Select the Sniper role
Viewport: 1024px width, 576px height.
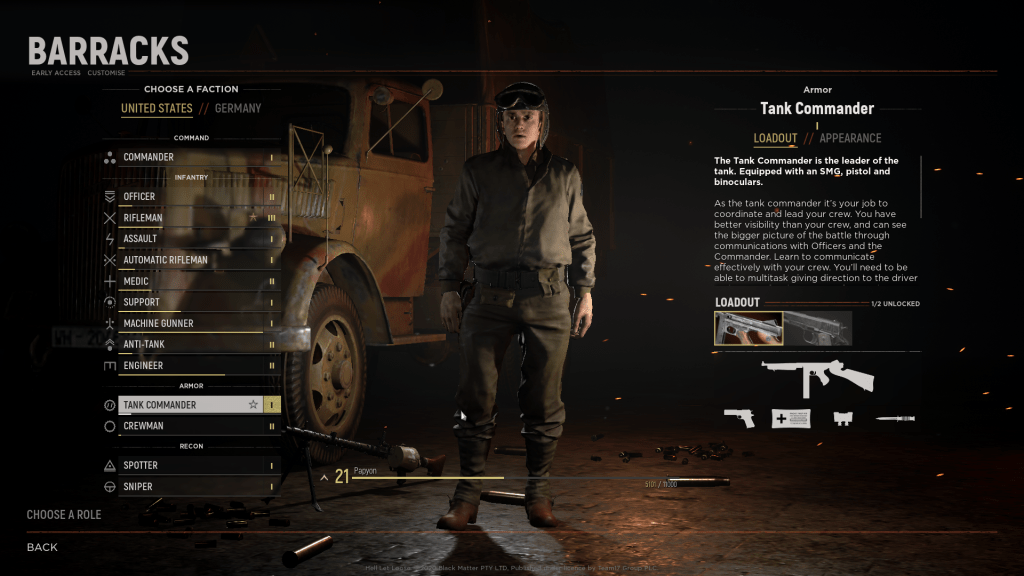190,487
